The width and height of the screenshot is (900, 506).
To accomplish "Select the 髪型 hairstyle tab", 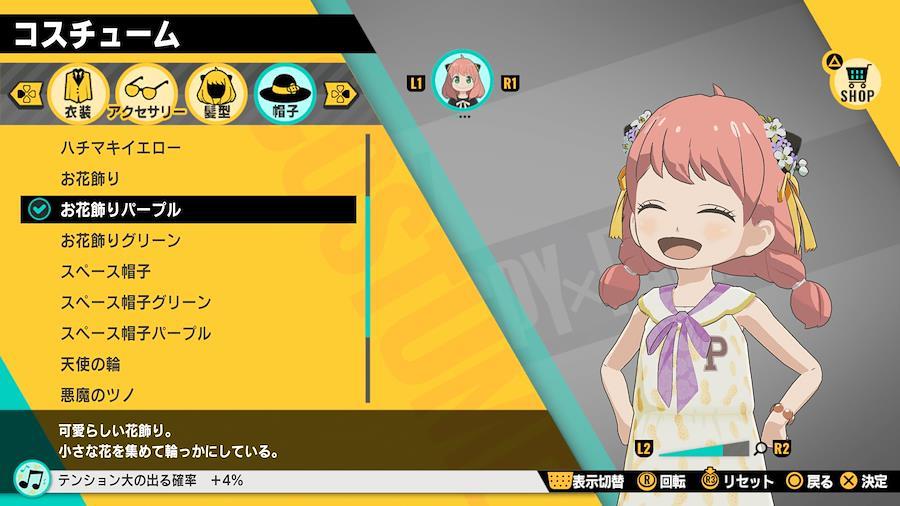I will tap(216, 94).
